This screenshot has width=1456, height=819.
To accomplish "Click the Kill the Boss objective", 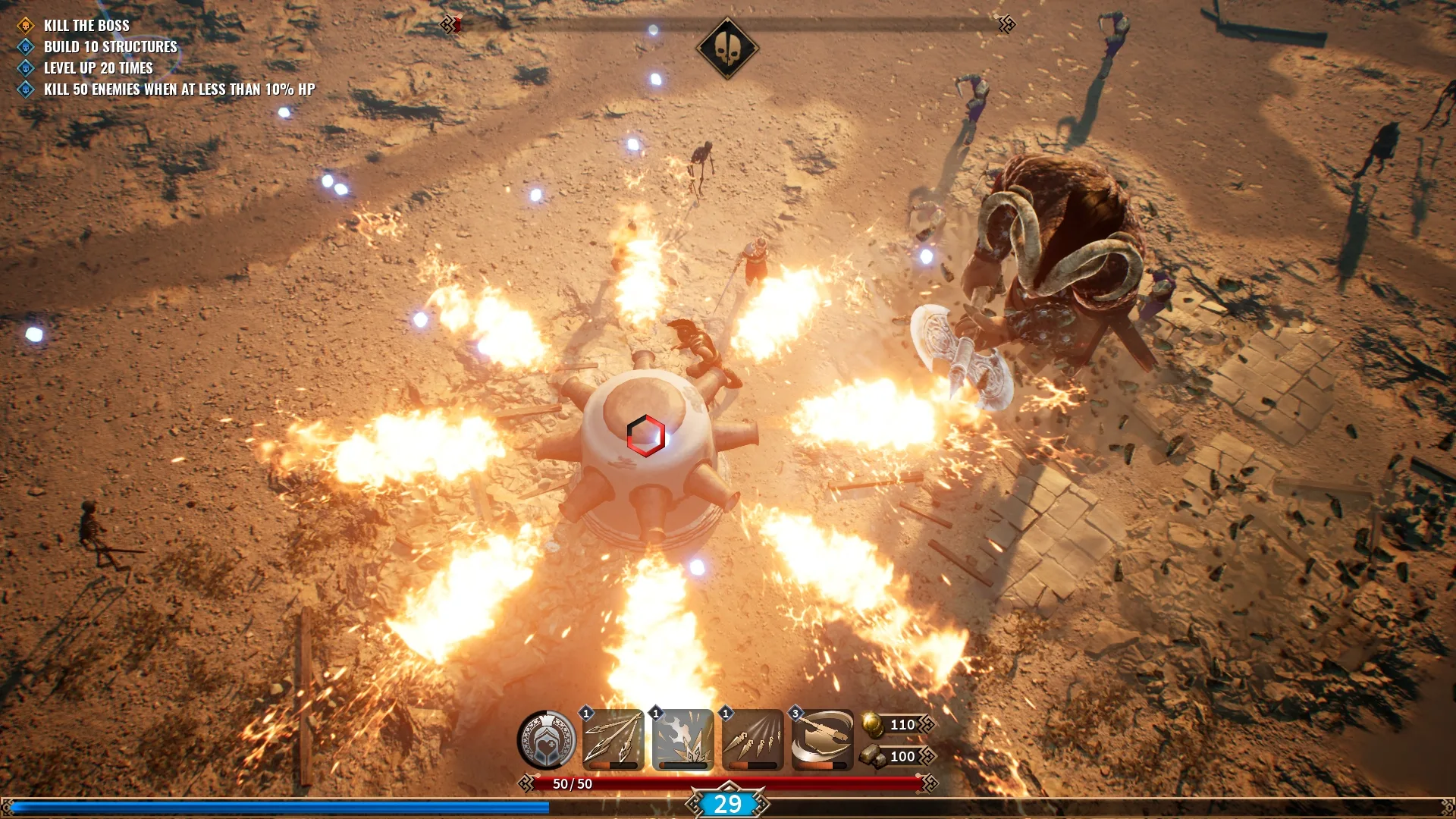I will coord(86,26).
